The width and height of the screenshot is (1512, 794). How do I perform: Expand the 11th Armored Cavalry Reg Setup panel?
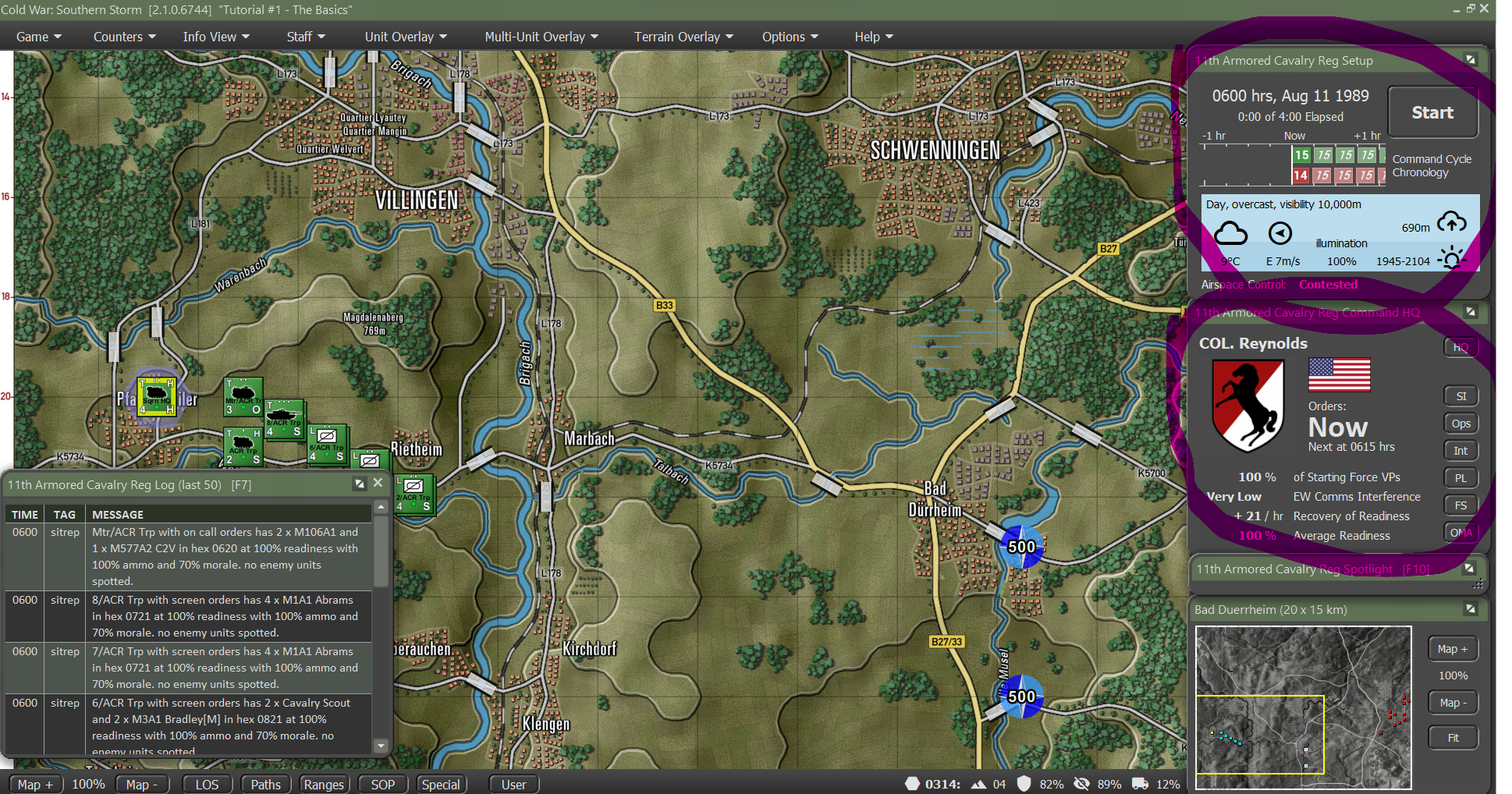point(1471,59)
